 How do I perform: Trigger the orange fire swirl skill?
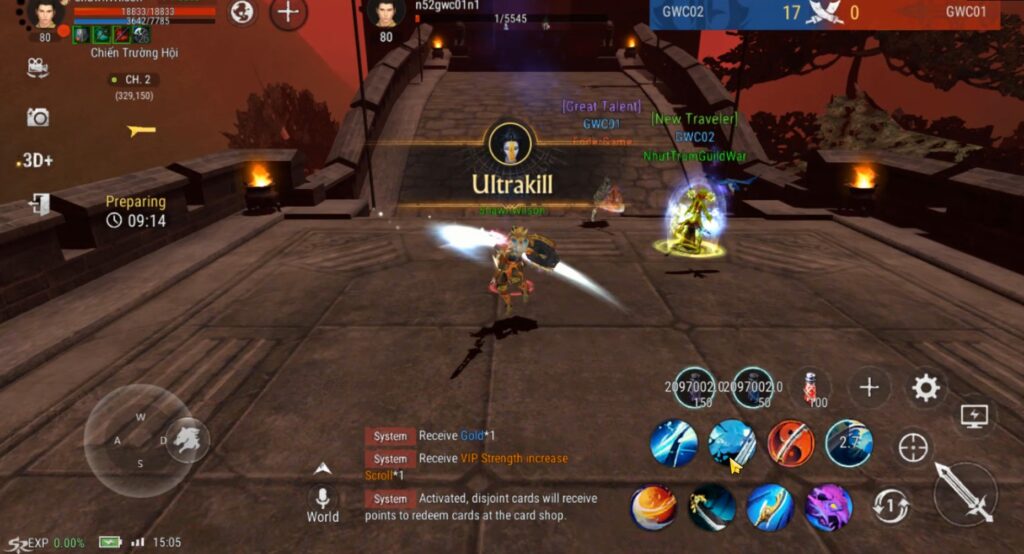click(x=653, y=507)
